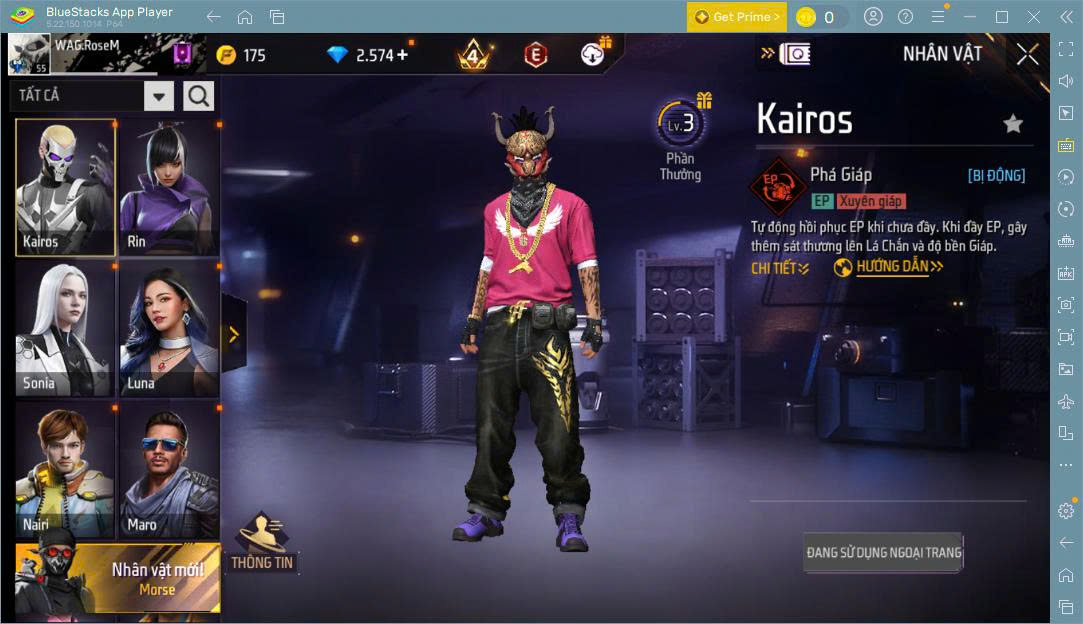The height and width of the screenshot is (624, 1083).
Task: Pick the Sonia character card
Action: [65, 330]
